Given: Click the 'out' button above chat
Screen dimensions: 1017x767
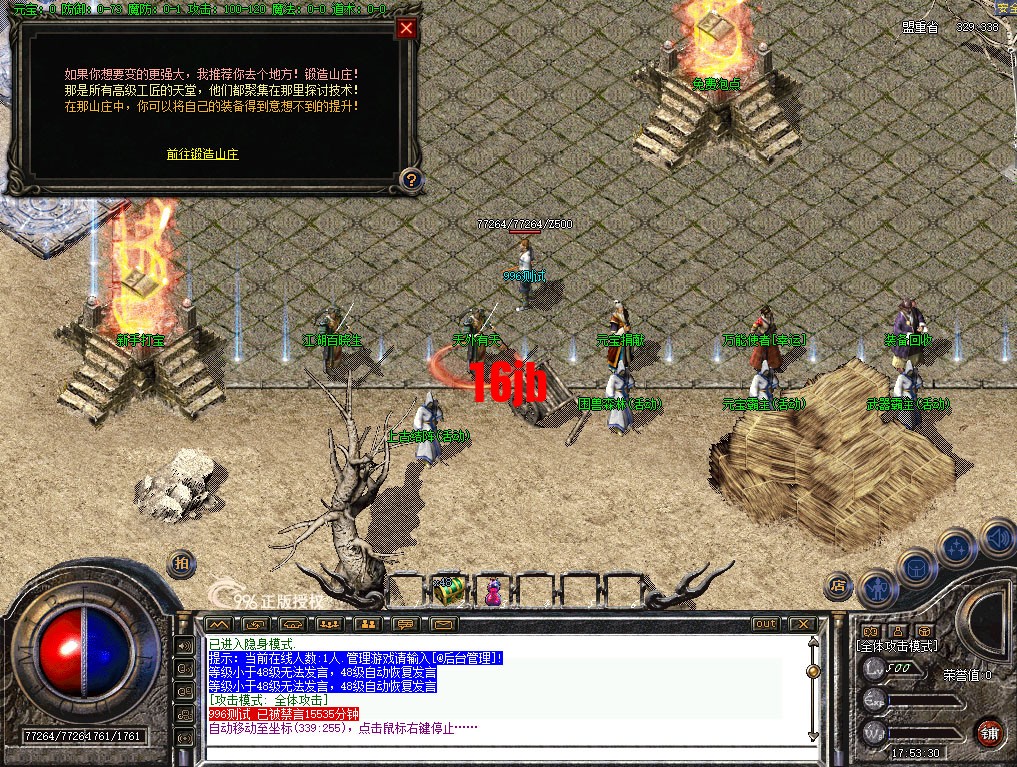Looking at the screenshot, I should tap(765, 624).
